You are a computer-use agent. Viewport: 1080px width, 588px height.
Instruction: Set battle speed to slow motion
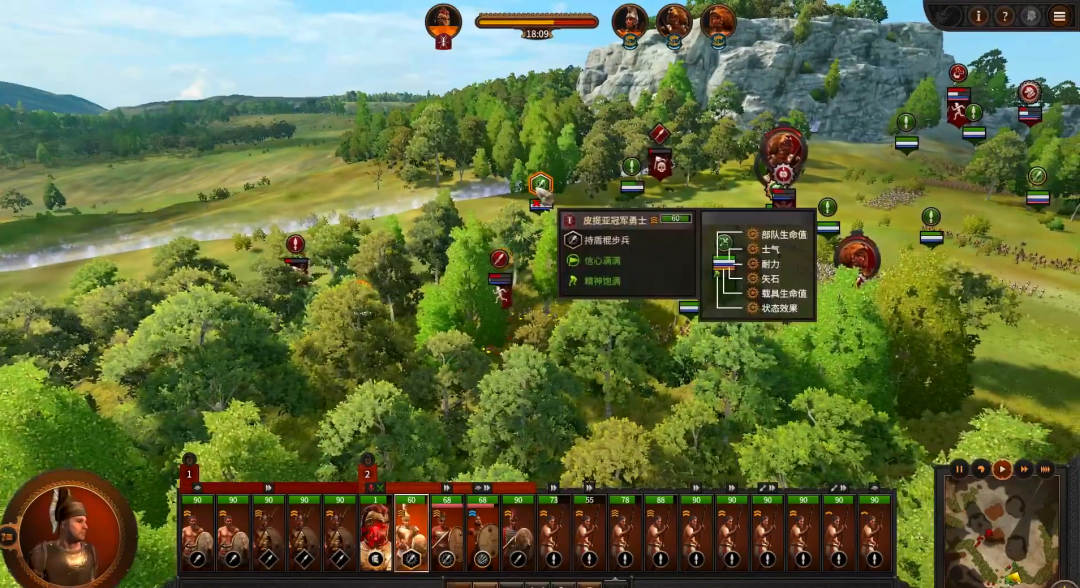coord(981,469)
